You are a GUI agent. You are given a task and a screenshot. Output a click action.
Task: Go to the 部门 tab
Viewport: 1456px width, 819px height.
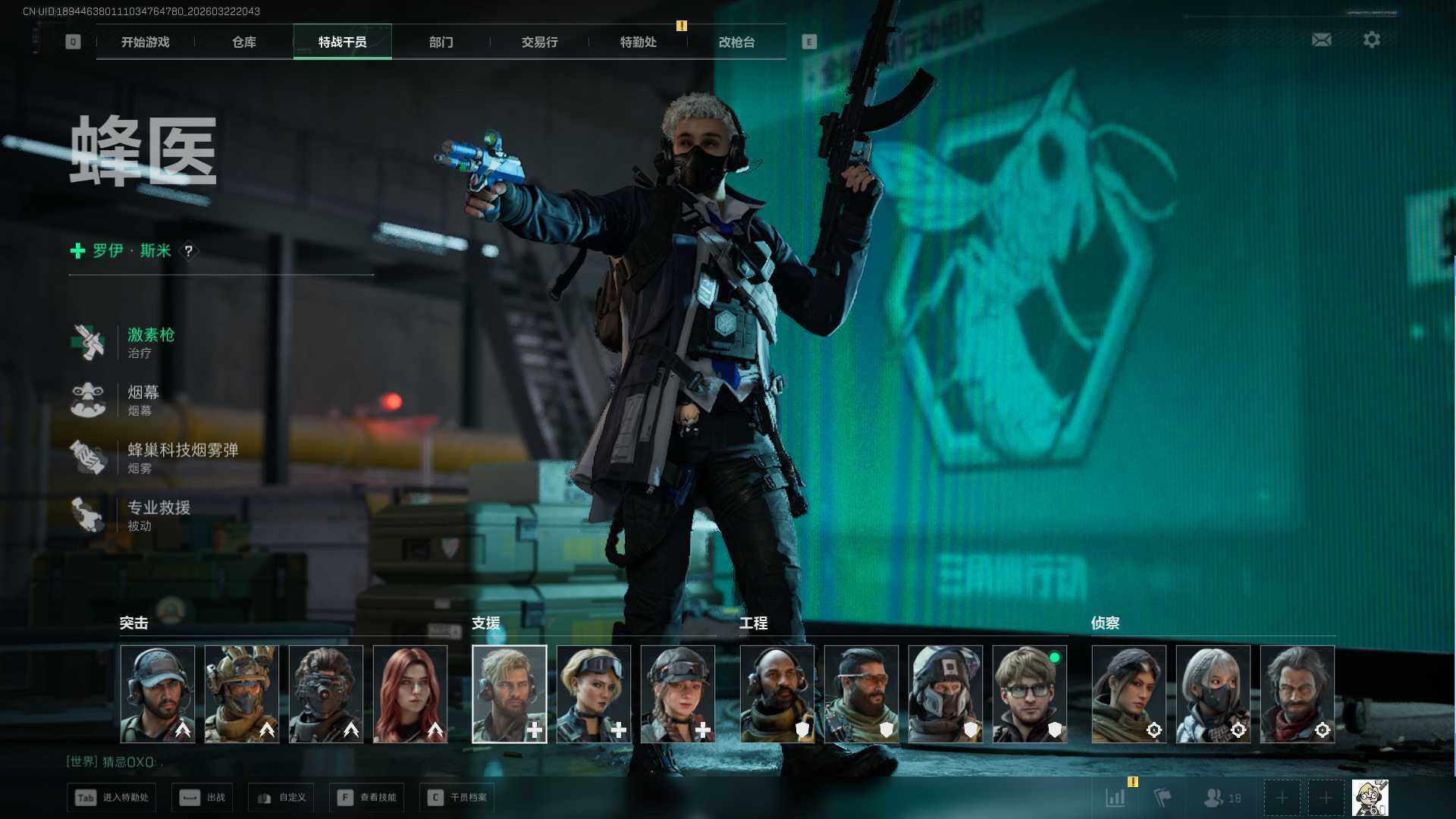tap(441, 42)
